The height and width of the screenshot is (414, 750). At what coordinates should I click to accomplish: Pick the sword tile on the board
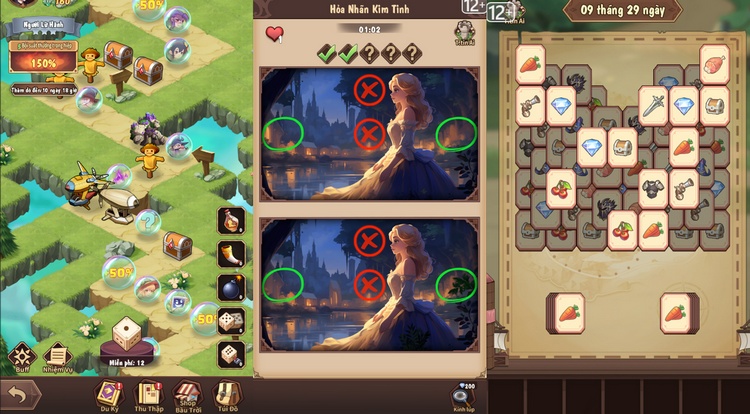click(654, 102)
